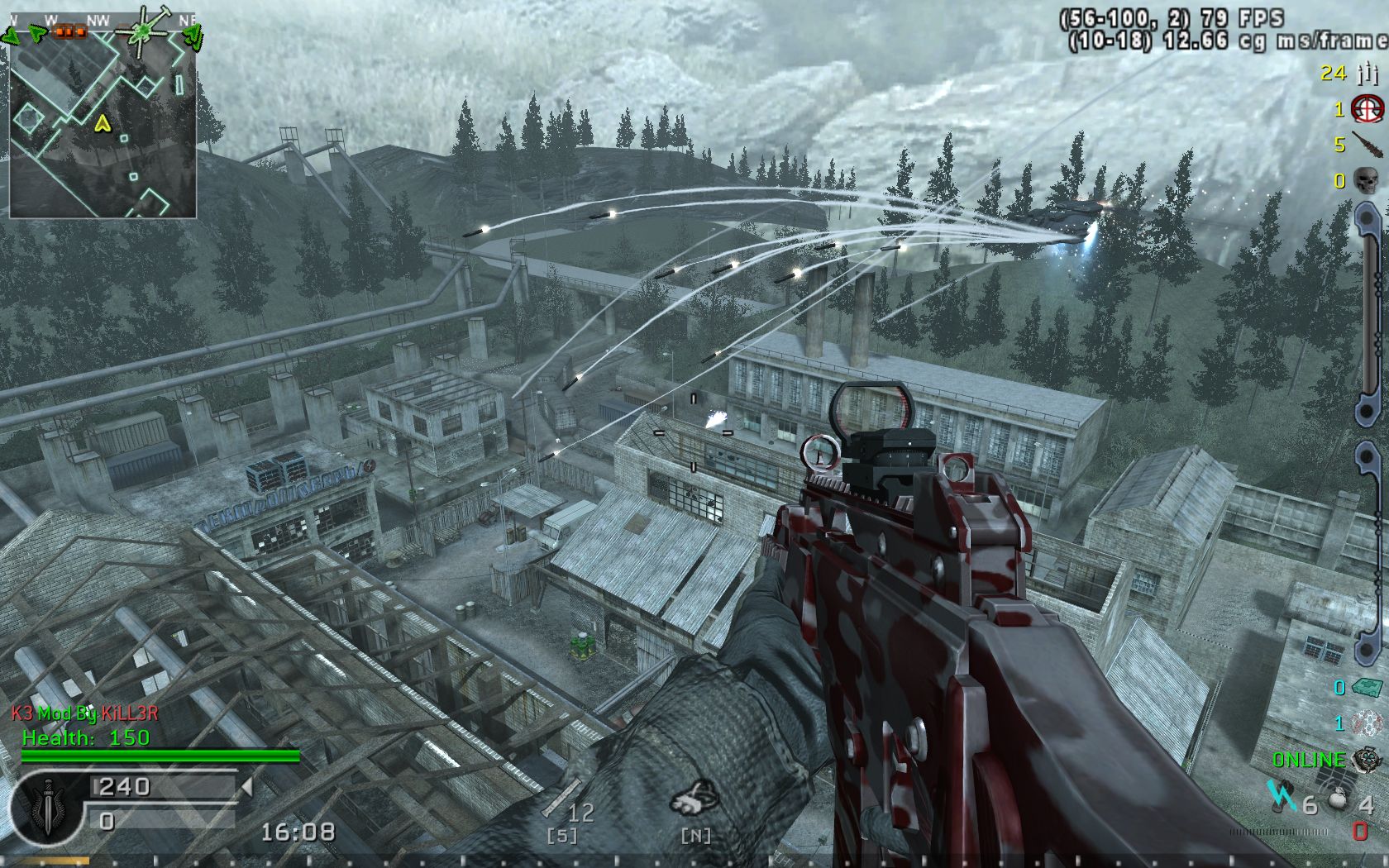This screenshot has width=1389, height=868.
Task: Click the red crosshair headshot icon
Action: coord(1368,108)
